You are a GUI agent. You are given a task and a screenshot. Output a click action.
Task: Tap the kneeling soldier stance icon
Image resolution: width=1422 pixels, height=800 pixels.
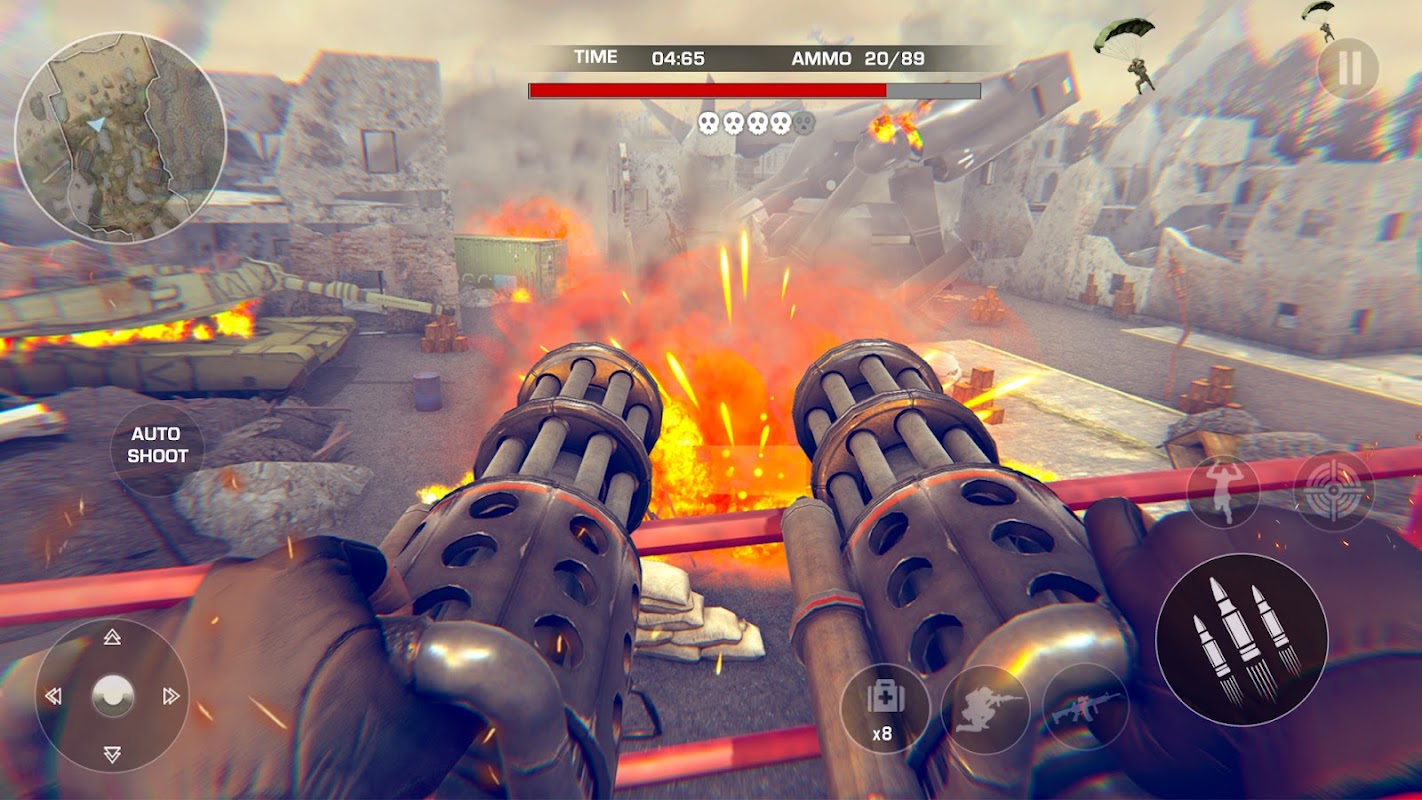click(x=985, y=708)
